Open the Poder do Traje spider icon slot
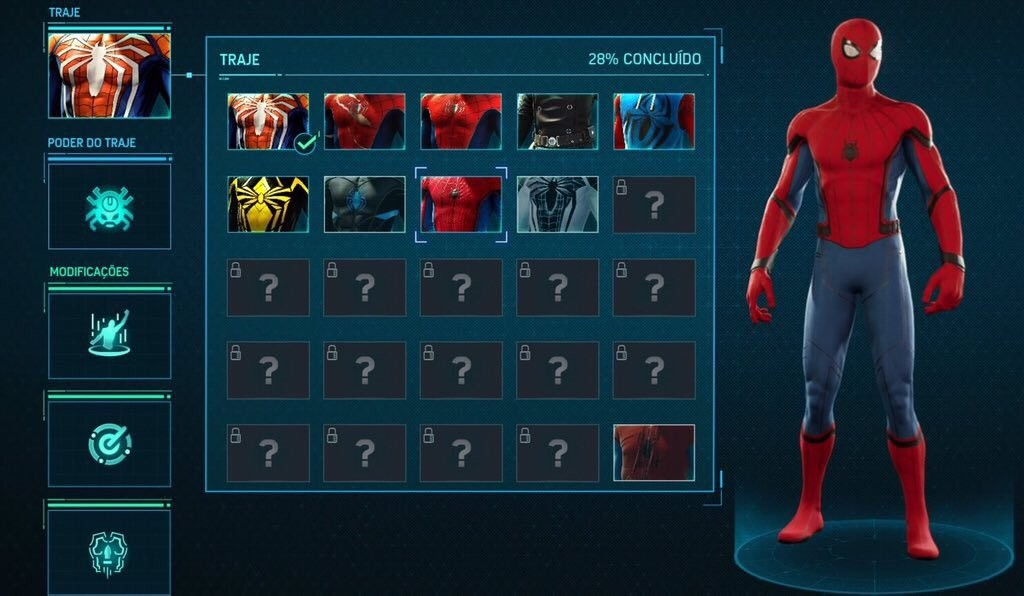The width and height of the screenshot is (1024, 596). (x=109, y=206)
